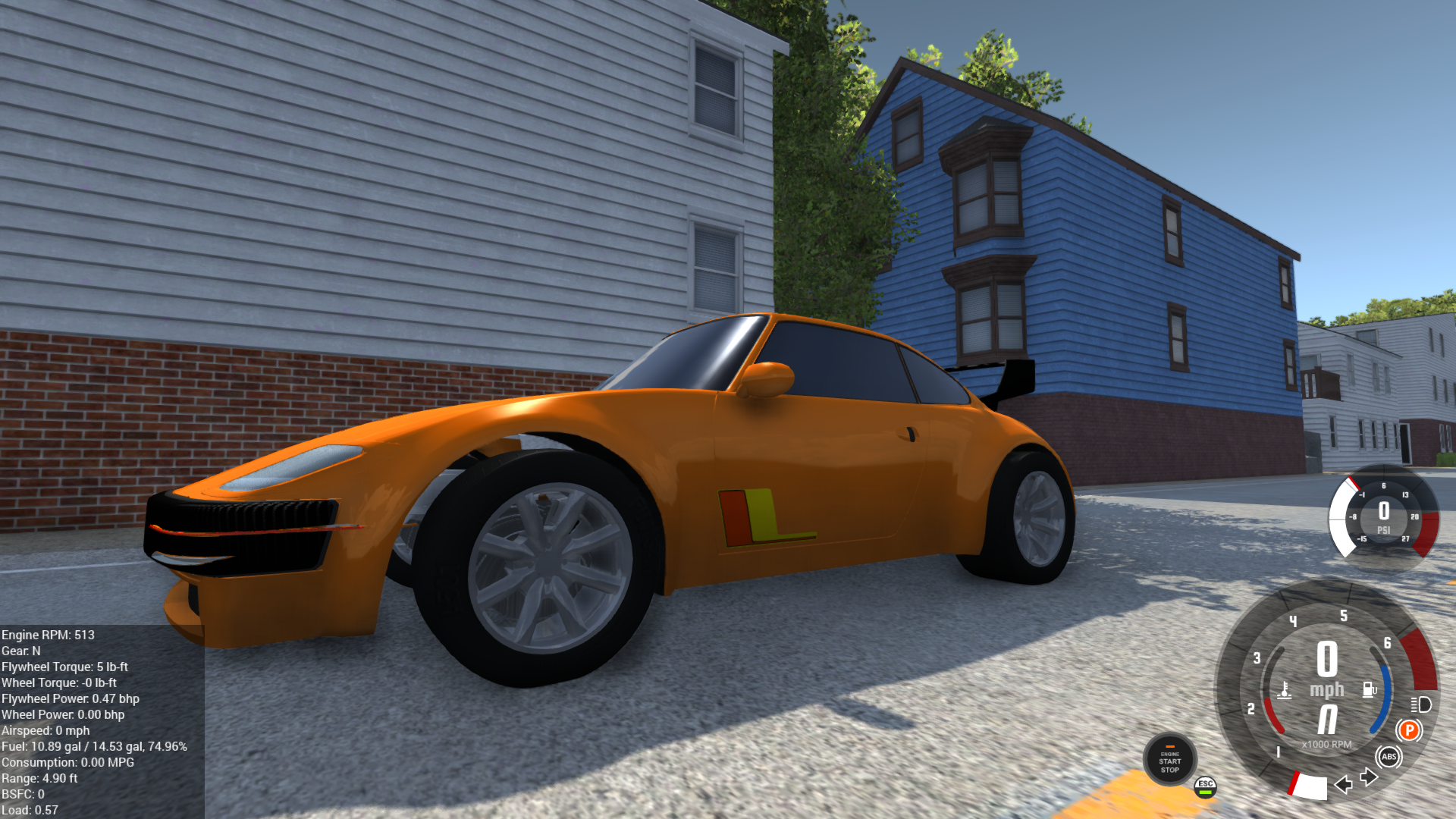Click the Fuel: 10.89 gal debug line
Image resolution: width=1456 pixels, height=819 pixels.
point(93,746)
